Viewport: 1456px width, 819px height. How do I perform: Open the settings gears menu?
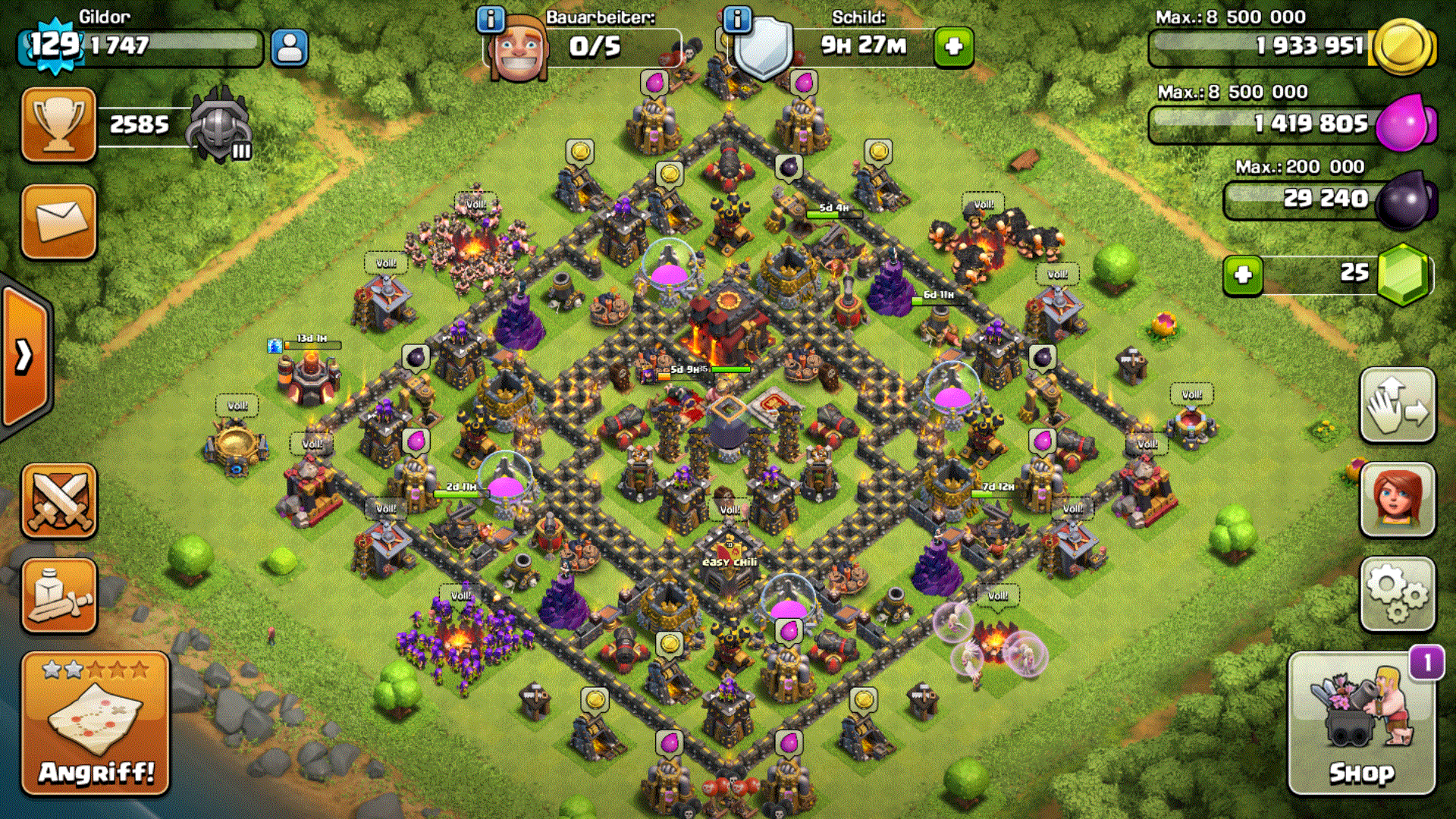[x=1397, y=595]
